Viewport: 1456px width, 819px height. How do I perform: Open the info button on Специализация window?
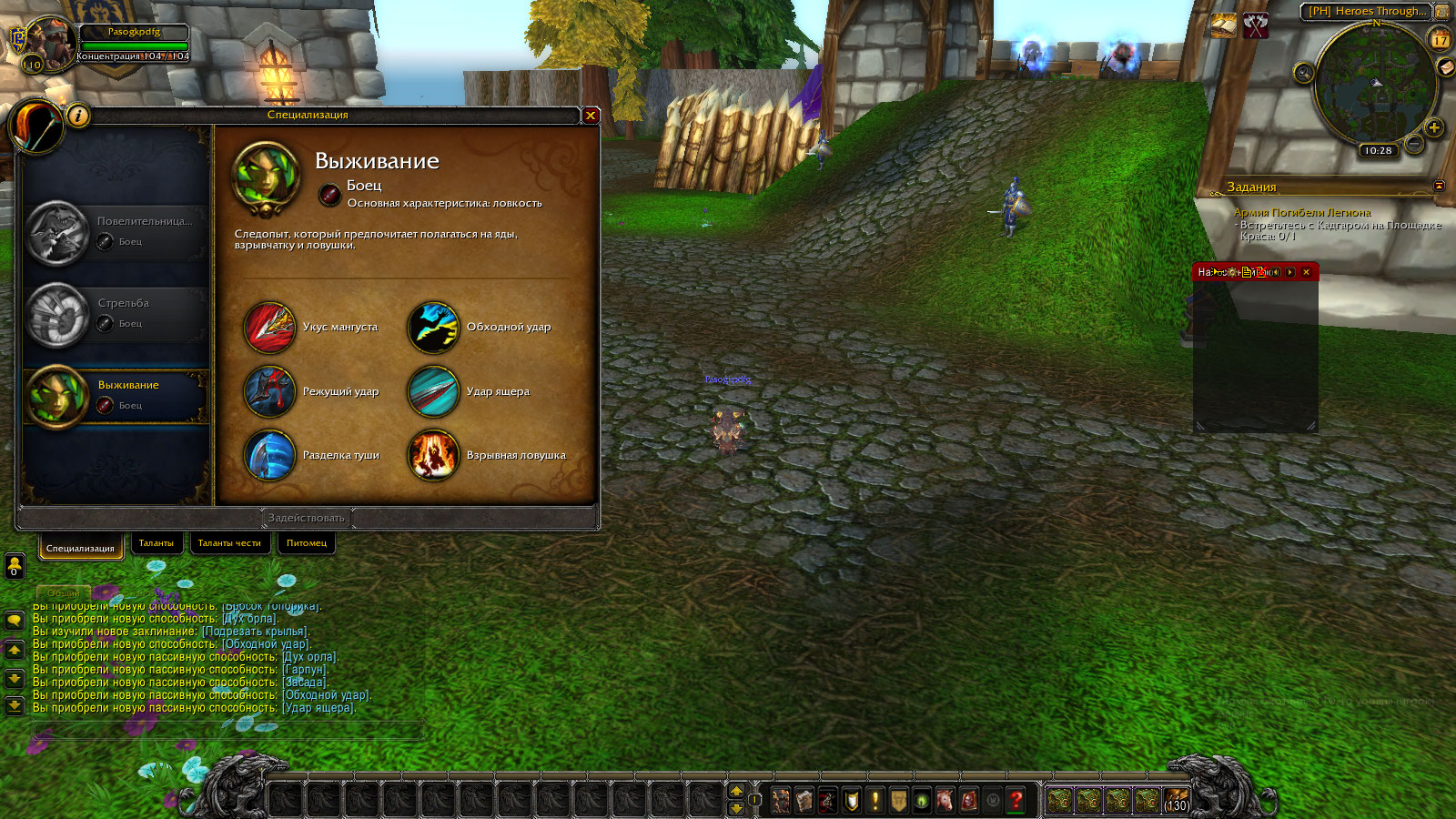78,116
